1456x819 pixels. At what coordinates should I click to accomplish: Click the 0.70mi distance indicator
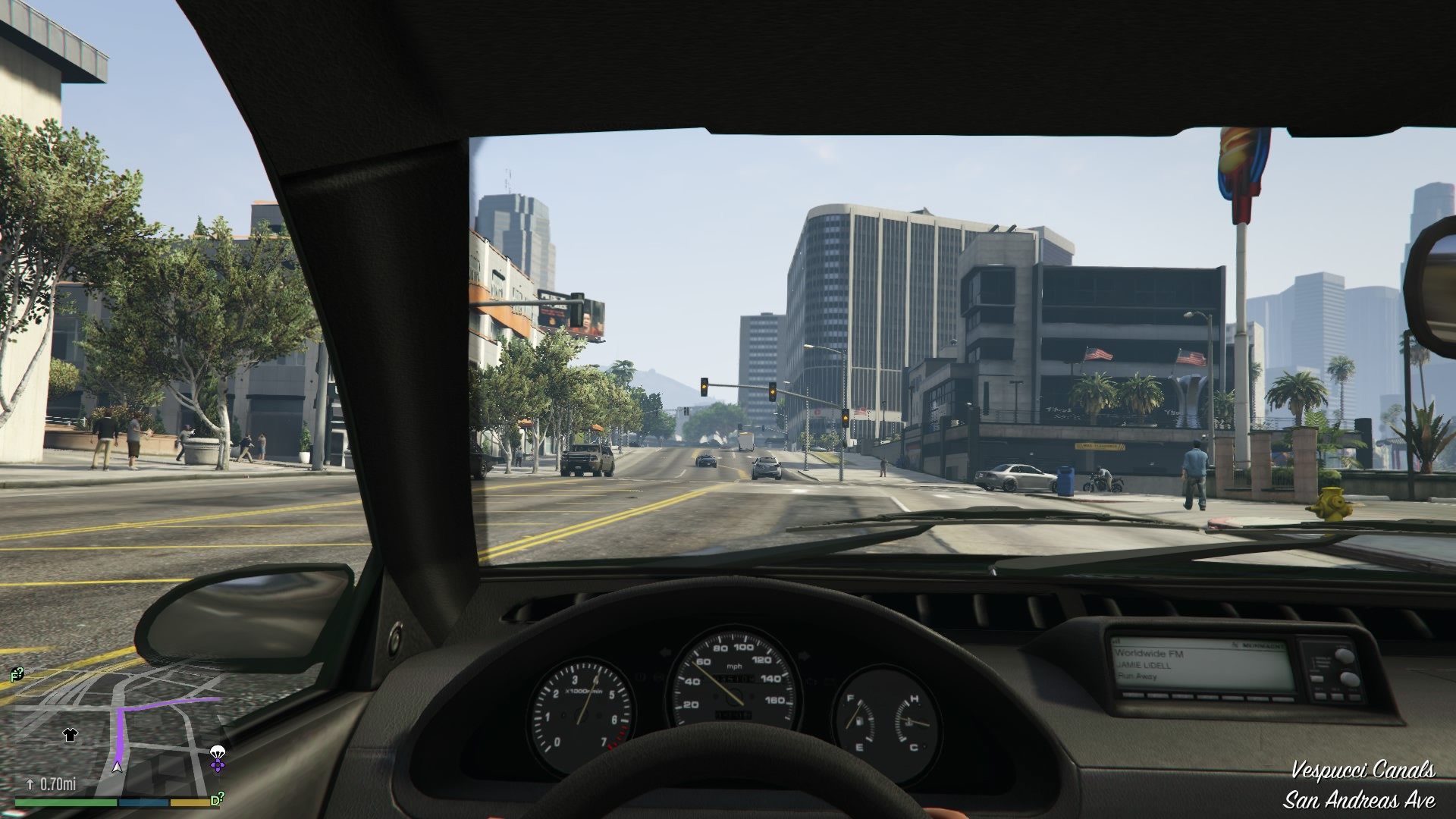pos(58,783)
